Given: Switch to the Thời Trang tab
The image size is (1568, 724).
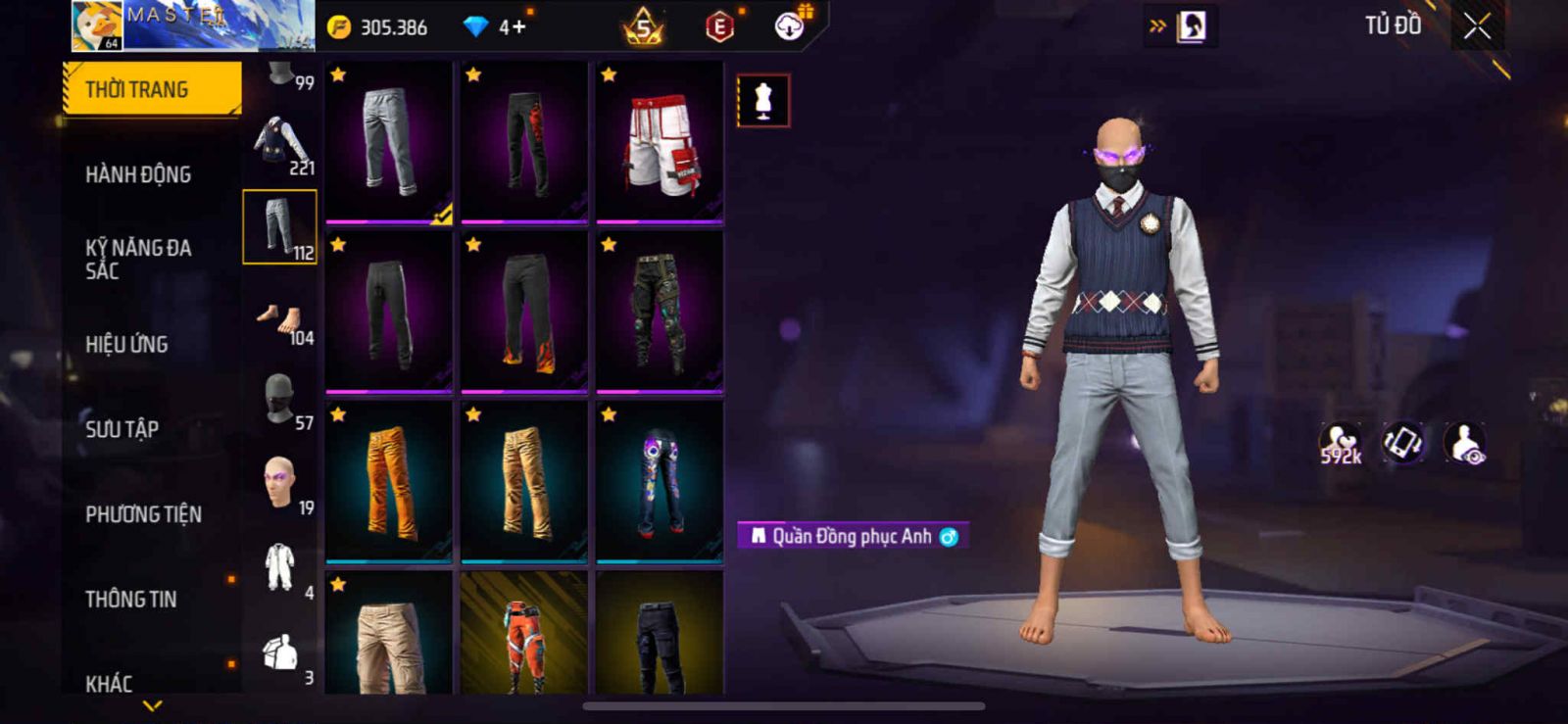Looking at the screenshot, I should click(151, 90).
